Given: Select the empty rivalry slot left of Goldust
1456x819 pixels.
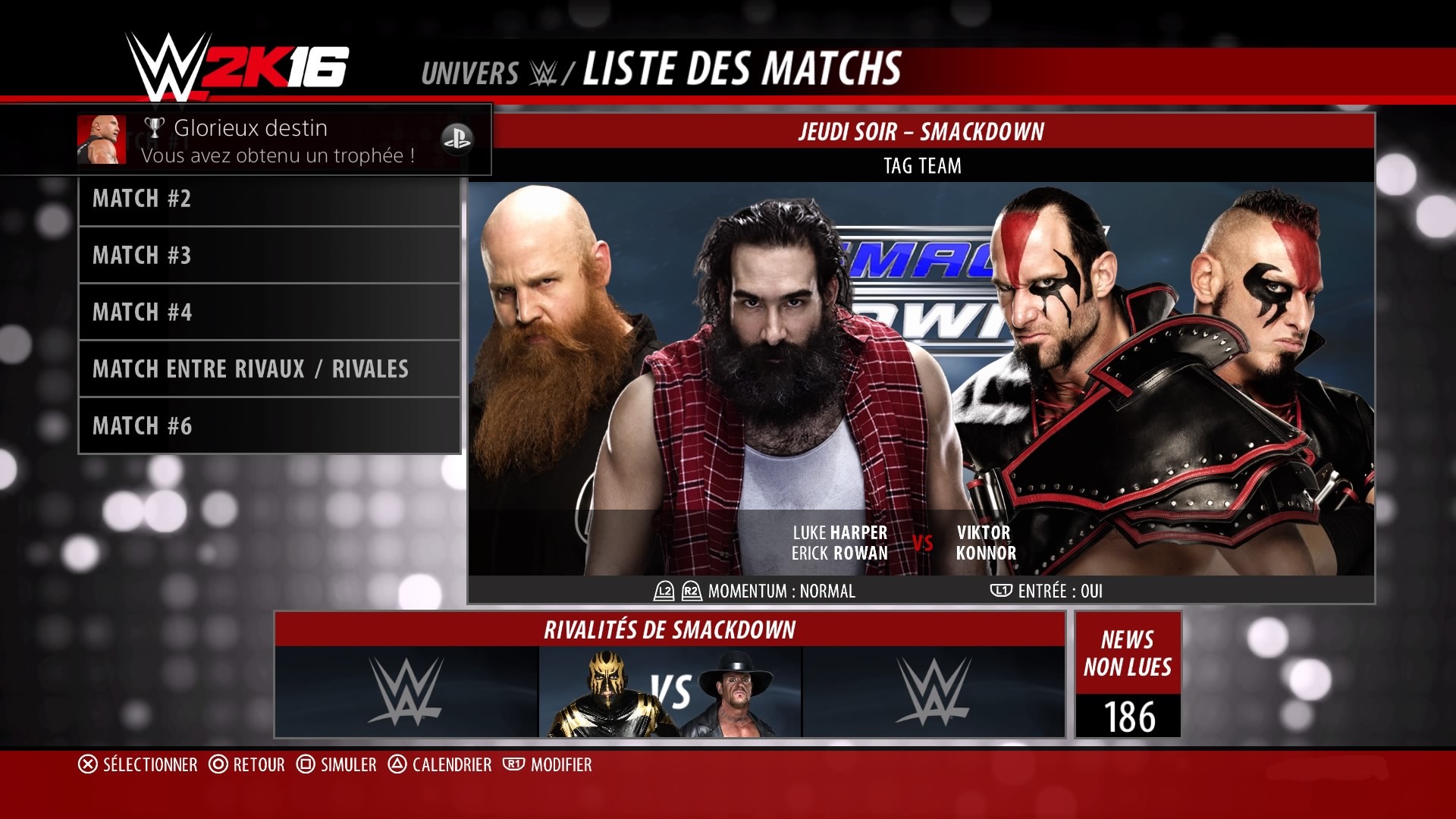Looking at the screenshot, I should (406, 692).
